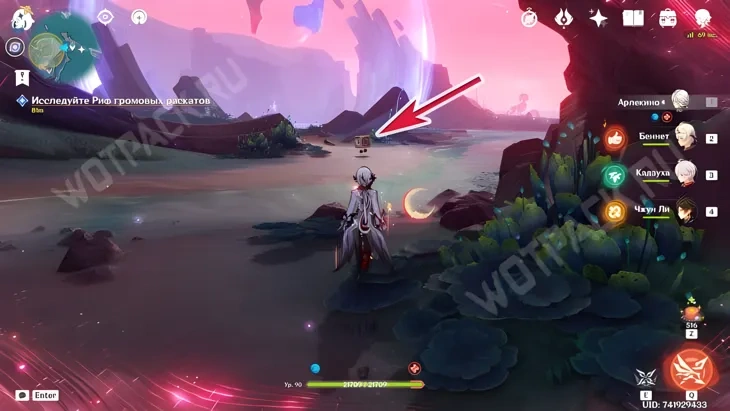730x411 pixels.
Task: Open the co-op round icon beside the minimap
Action: (x=15, y=46)
